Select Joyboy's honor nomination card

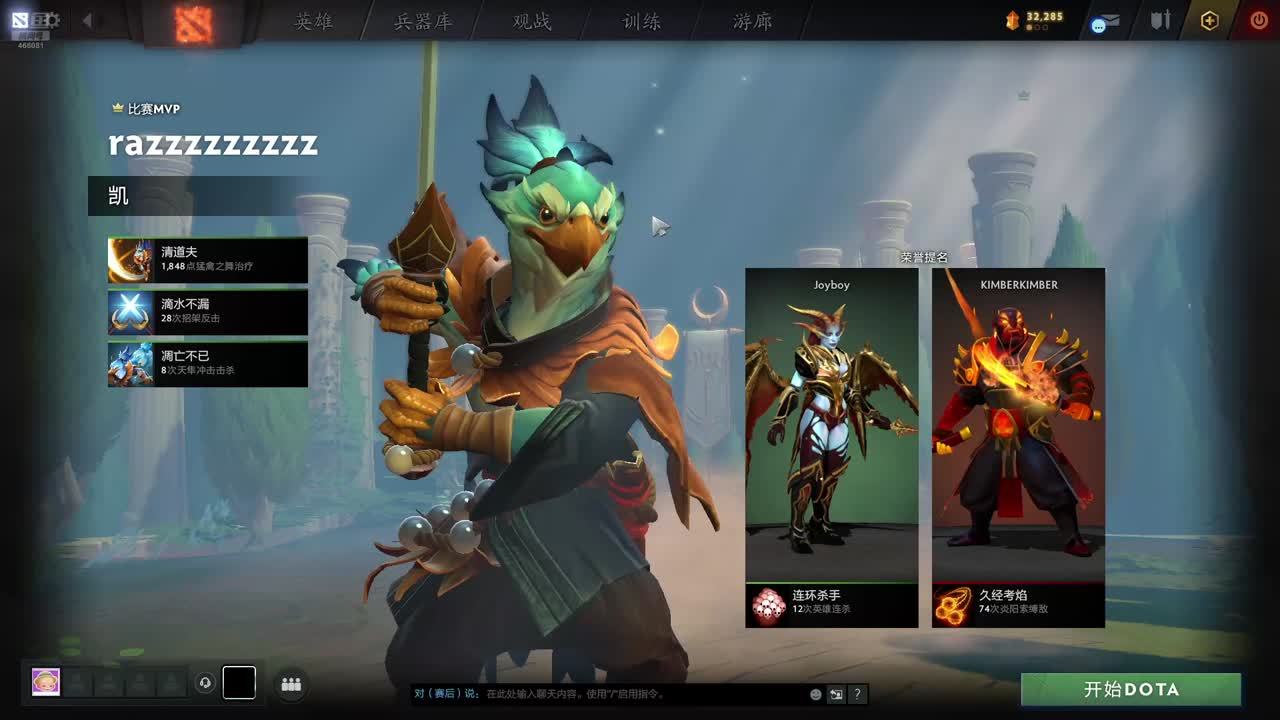click(x=831, y=447)
